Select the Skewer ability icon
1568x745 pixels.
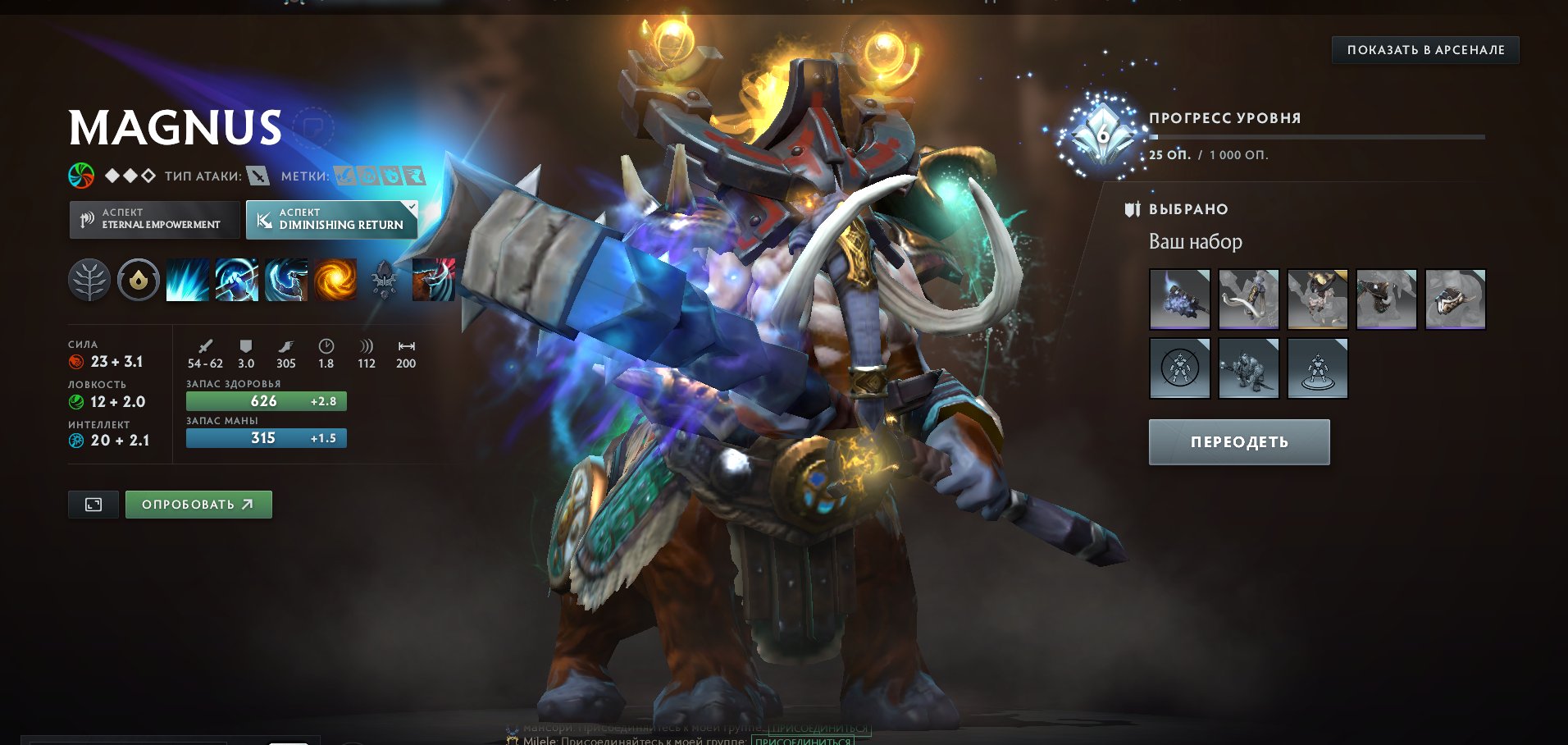285,280
